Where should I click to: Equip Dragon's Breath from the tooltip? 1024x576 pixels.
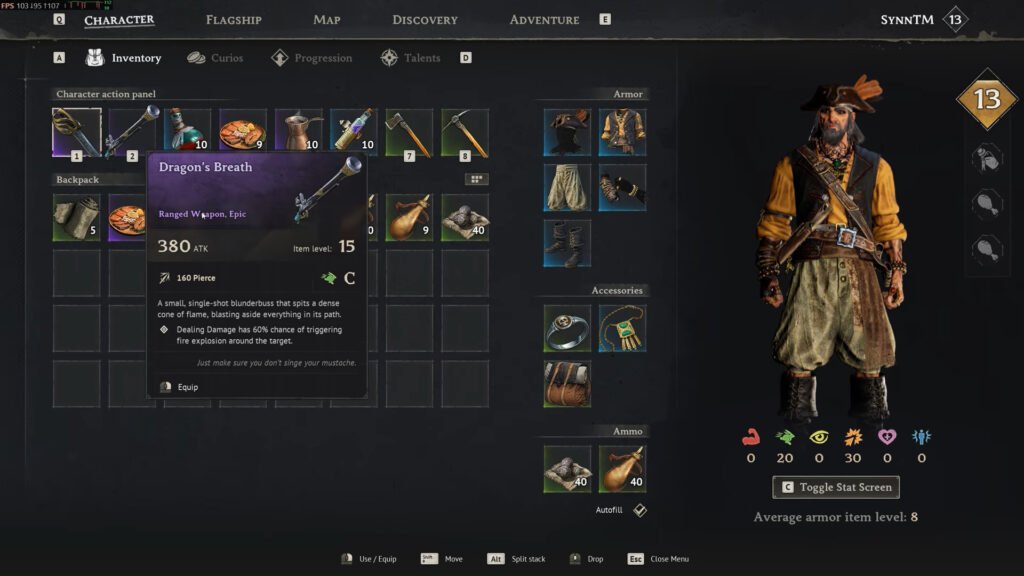[x=187, y=387]
